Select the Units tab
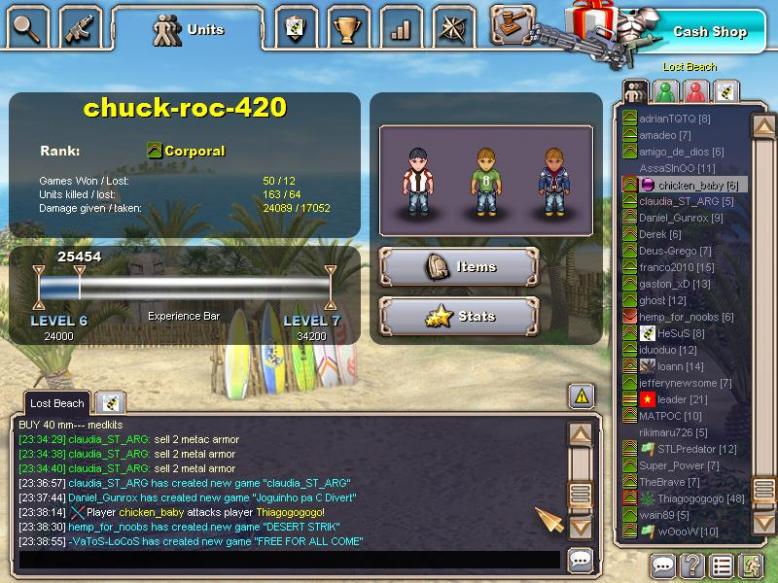The image size is (778, 583). click(x=188, y=30)
